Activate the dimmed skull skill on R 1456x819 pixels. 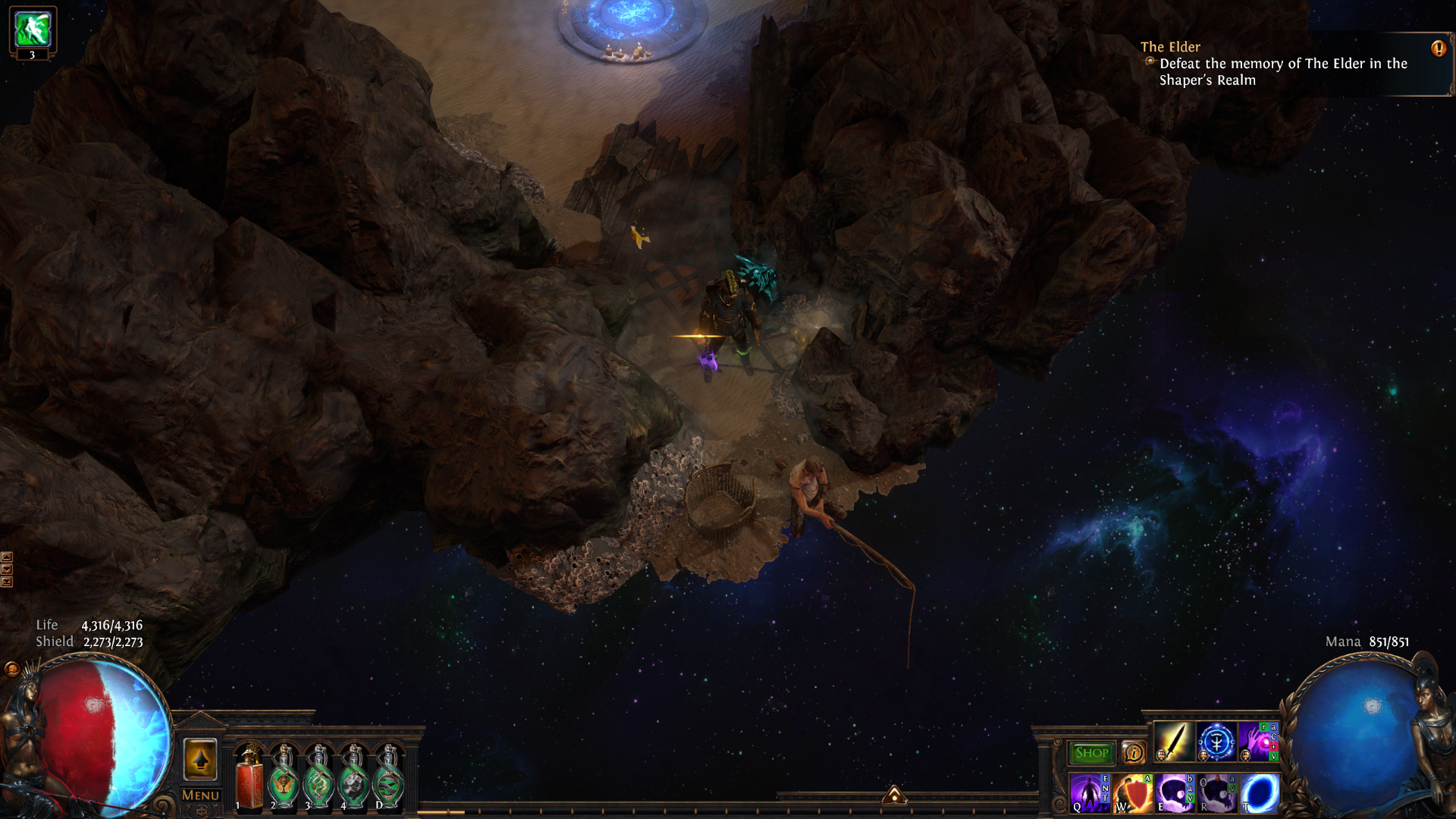[1217, 793]
